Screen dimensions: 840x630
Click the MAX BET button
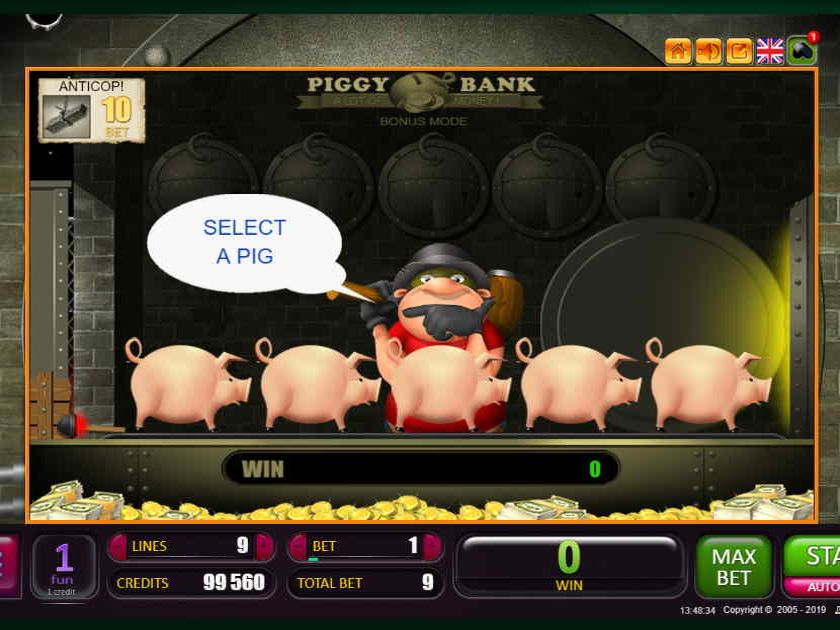coord(733,565)
